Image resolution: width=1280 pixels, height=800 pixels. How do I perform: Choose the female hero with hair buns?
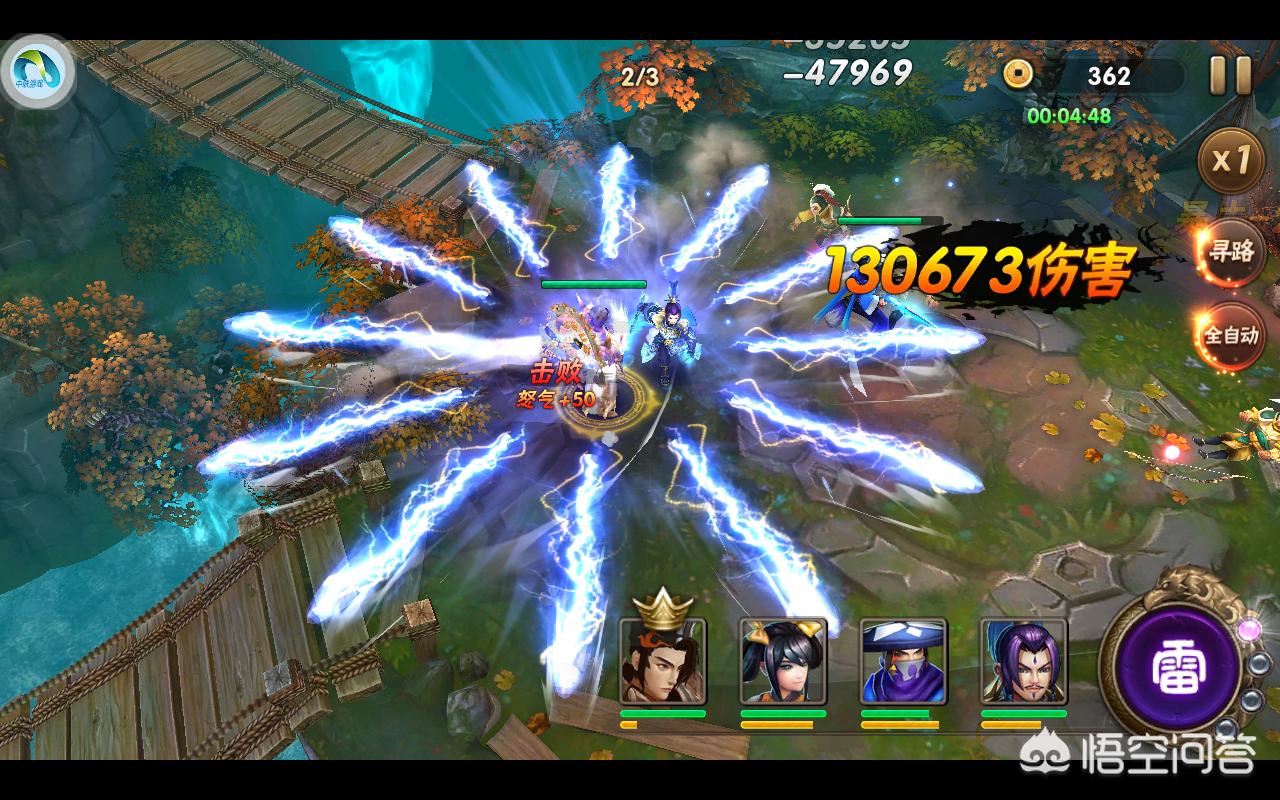(783, 660)
